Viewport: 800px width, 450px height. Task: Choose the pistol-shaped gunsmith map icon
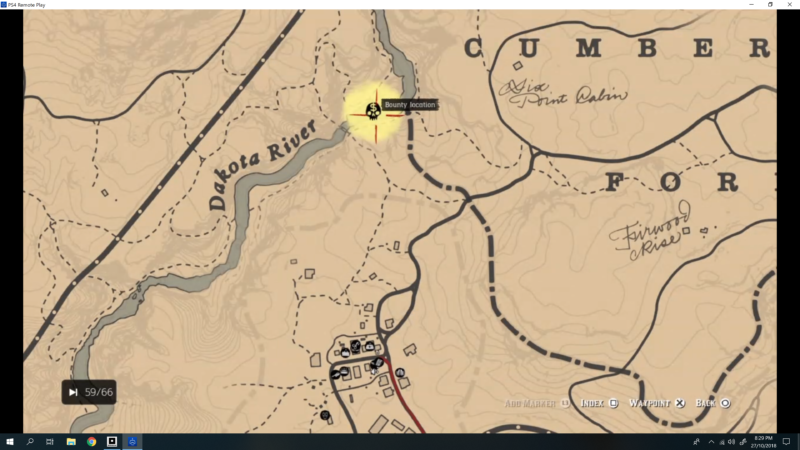coord(335,374)
